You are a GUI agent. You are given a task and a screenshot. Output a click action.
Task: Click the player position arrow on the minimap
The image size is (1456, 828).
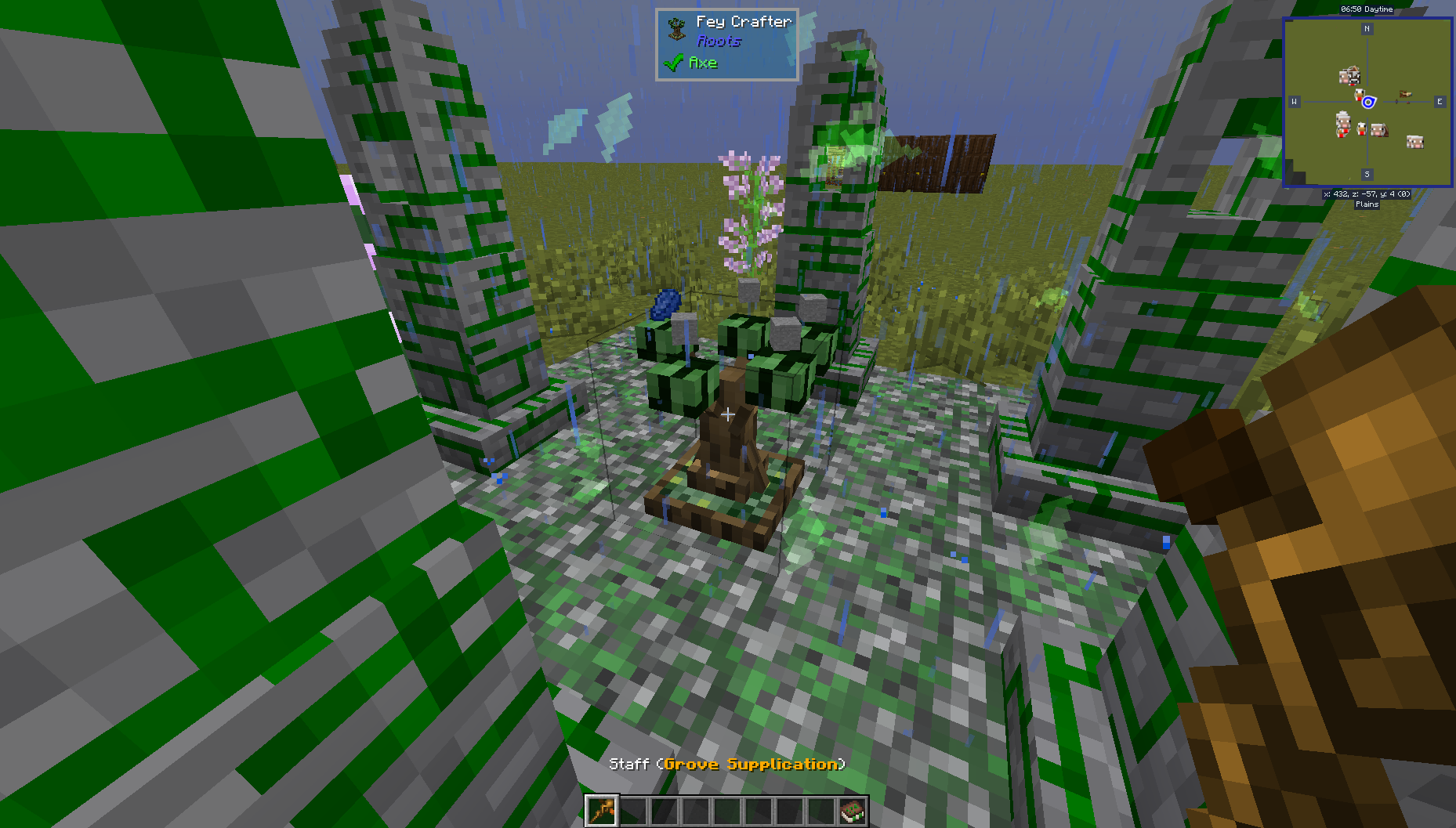[x=1369, y=101]
